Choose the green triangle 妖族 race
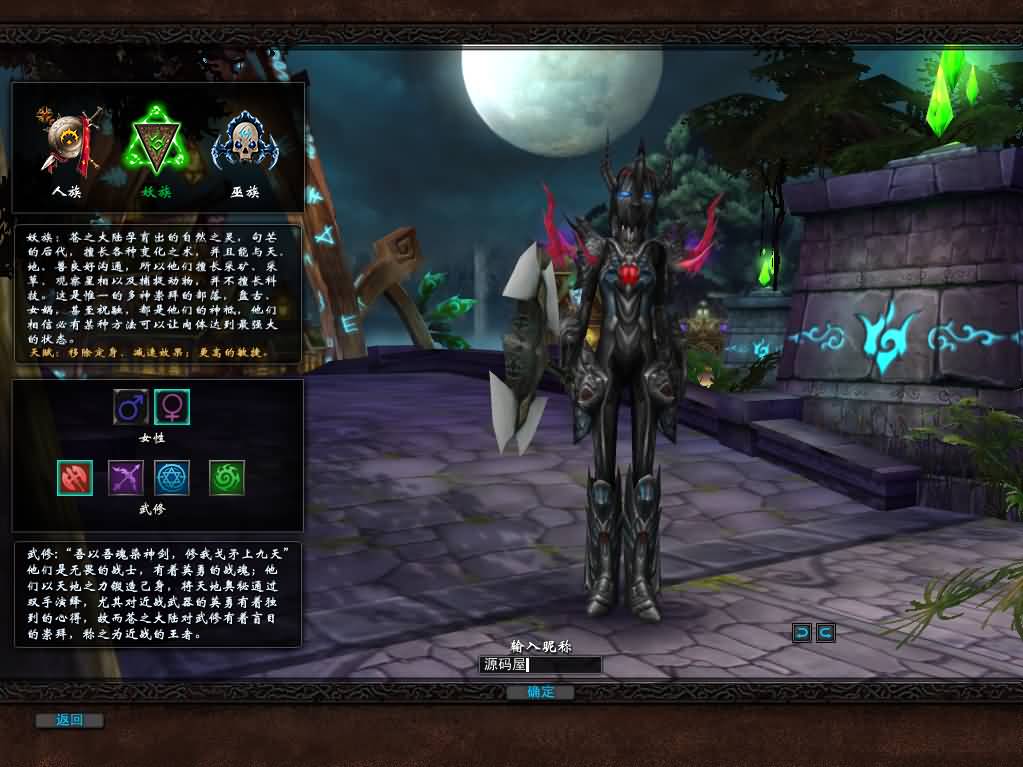Screen dimensions: 1023x767 [x=154, y=146]
